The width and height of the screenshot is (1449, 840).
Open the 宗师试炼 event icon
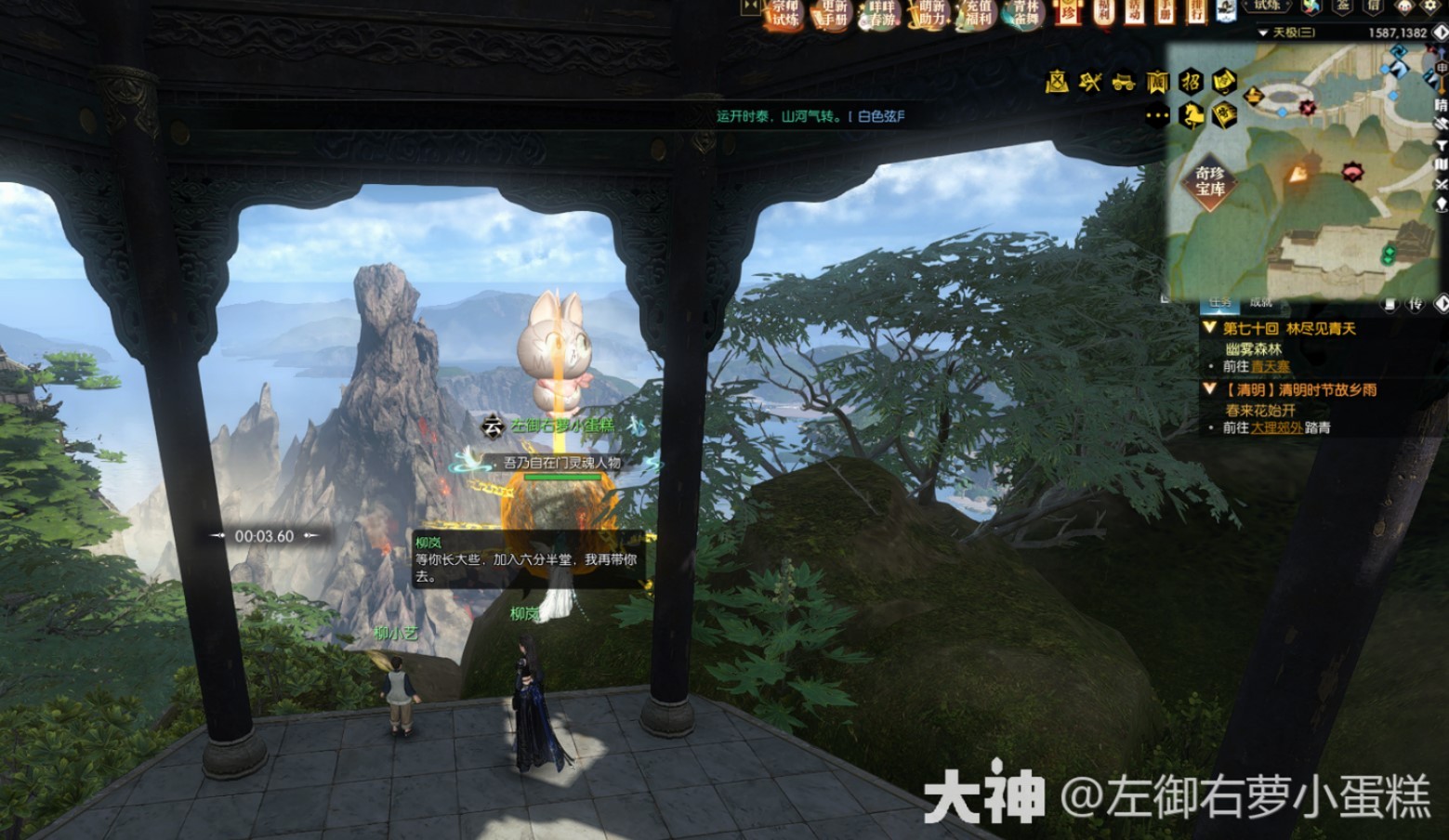(785, 14)
